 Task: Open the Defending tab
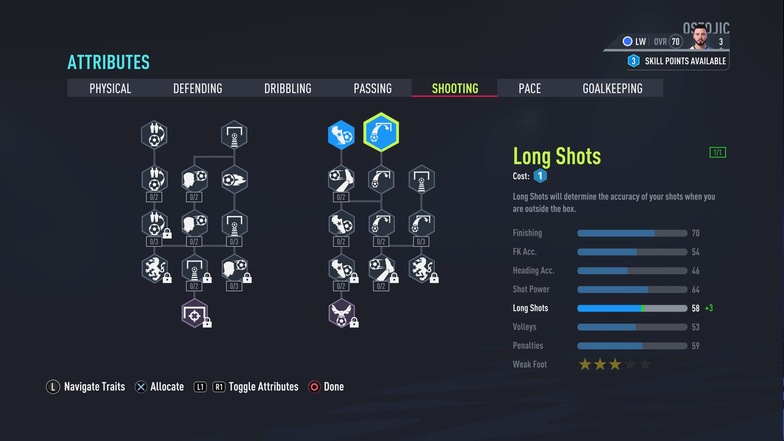(x=197, y=88)
